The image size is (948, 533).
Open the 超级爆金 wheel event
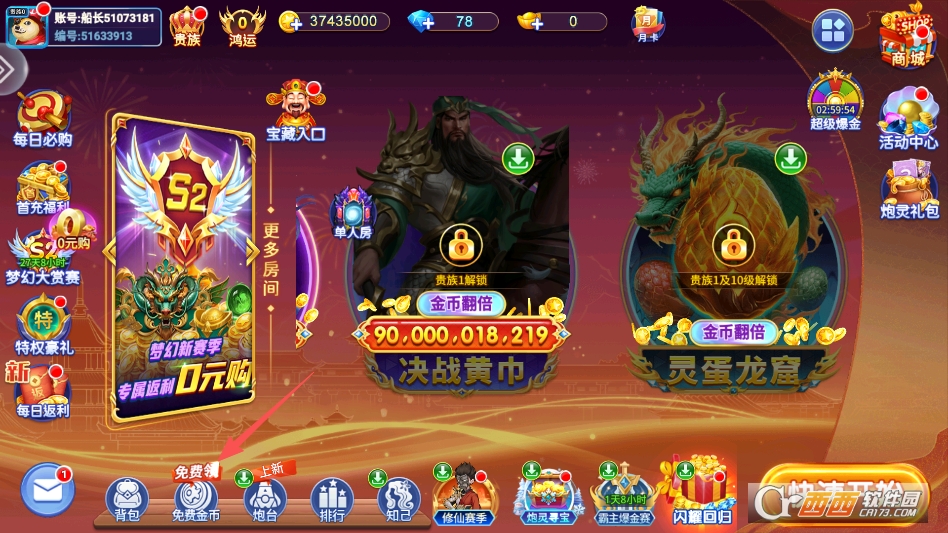click(835, 101)
